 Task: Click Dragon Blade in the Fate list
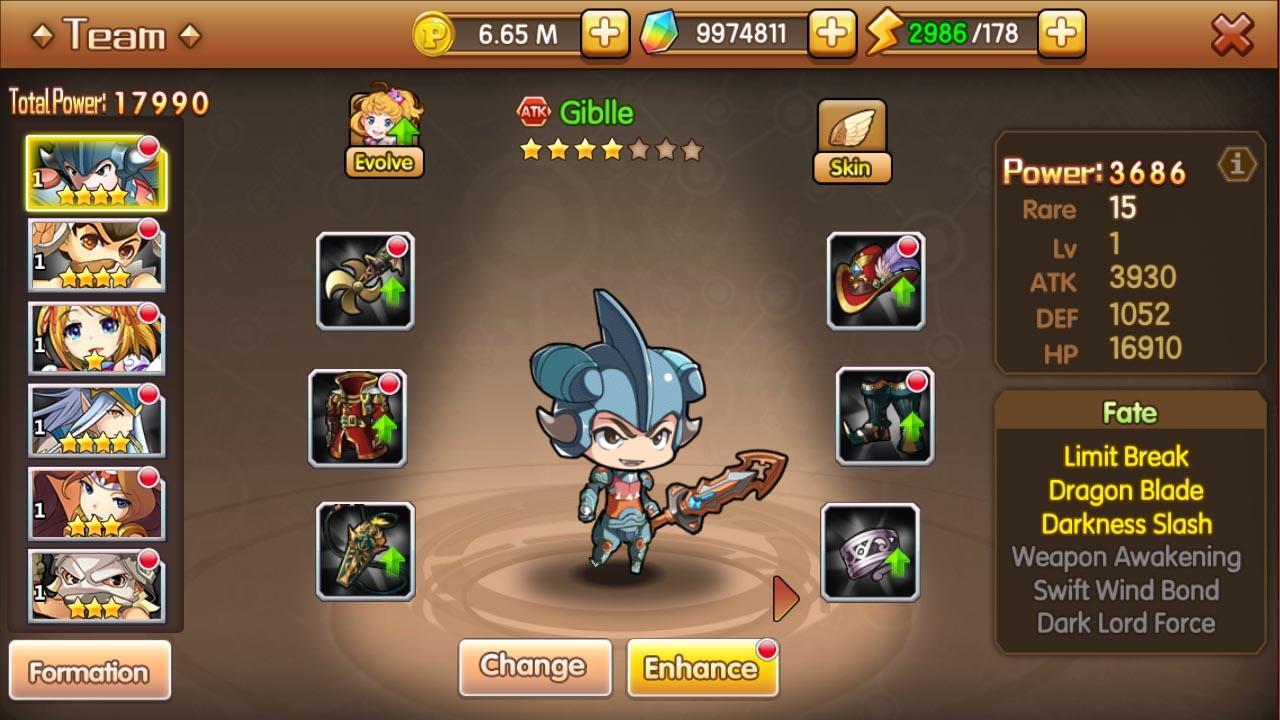pyautogui.click(x=1129, y=490)
